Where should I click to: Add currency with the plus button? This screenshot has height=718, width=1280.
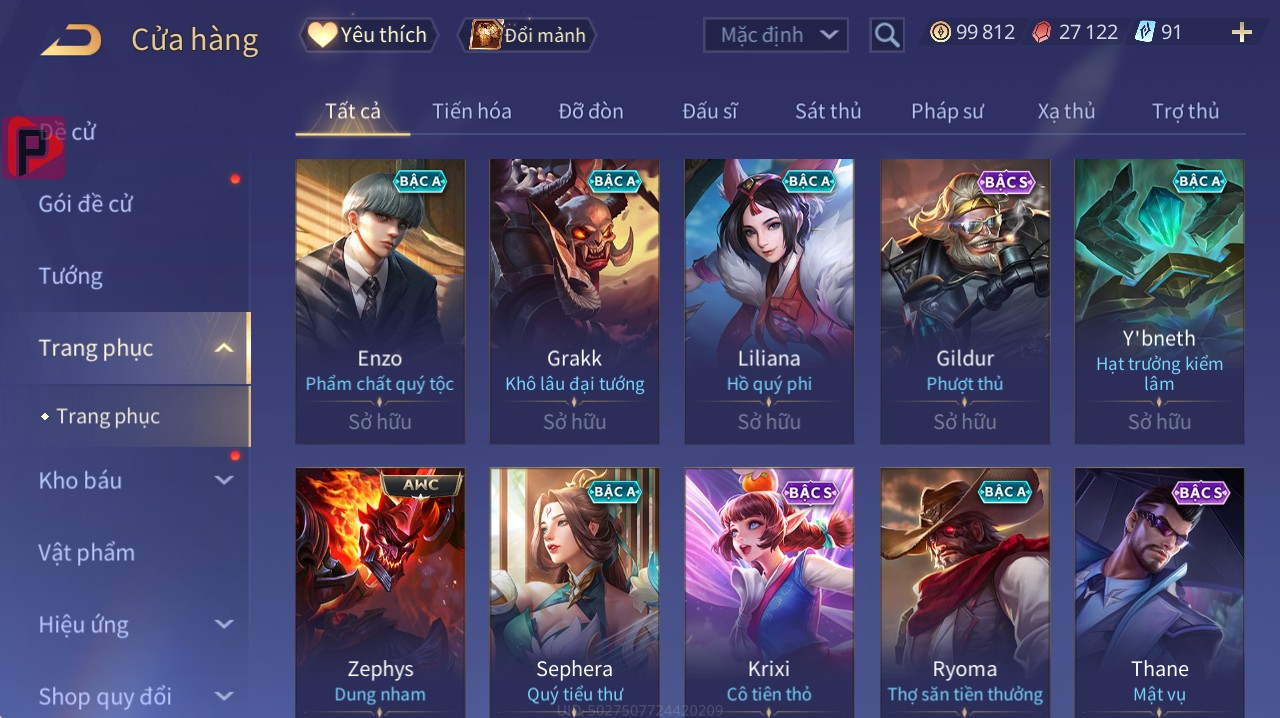[1241, 33]
